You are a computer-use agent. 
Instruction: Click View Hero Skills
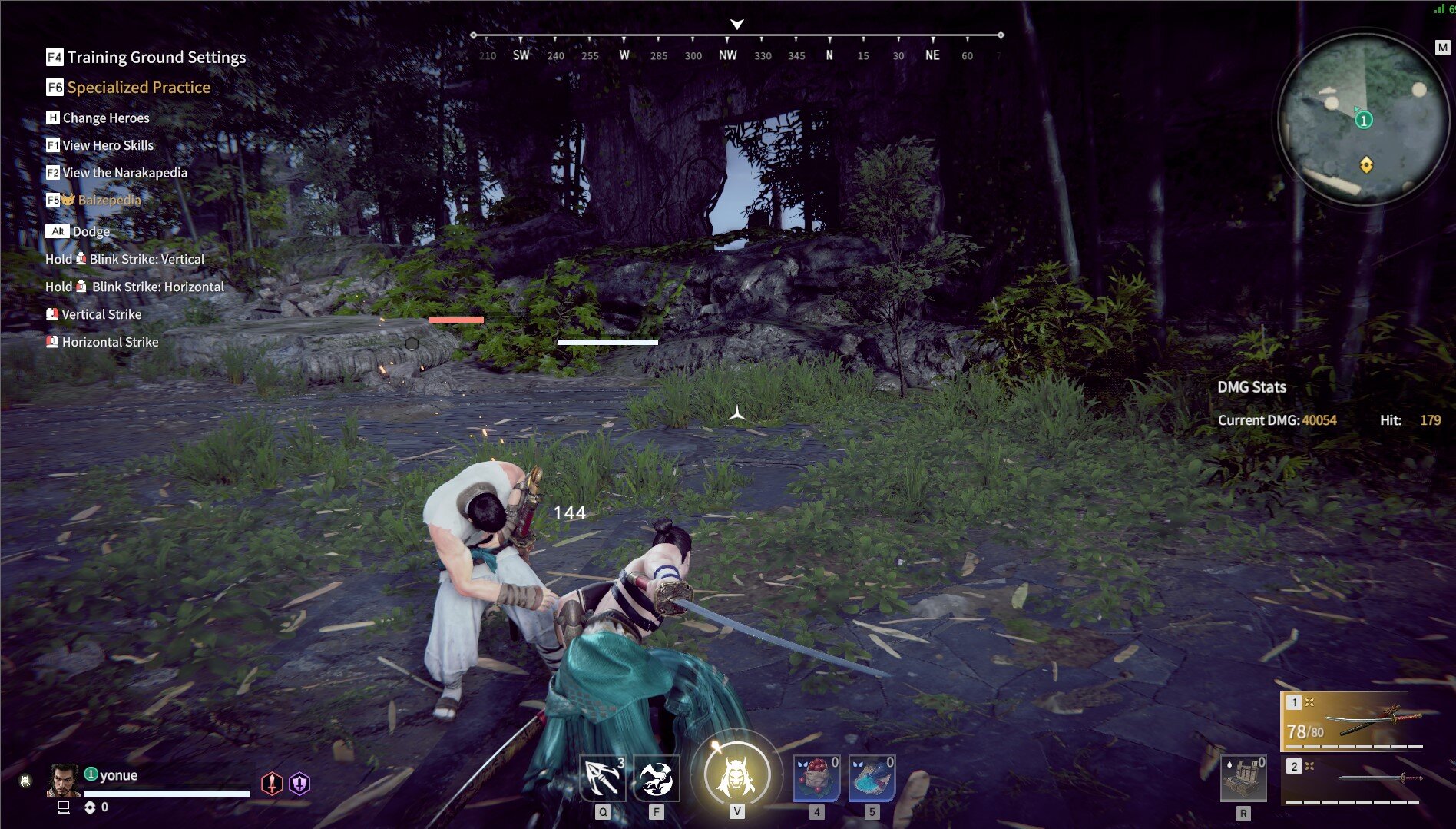(x=108, y=144)
